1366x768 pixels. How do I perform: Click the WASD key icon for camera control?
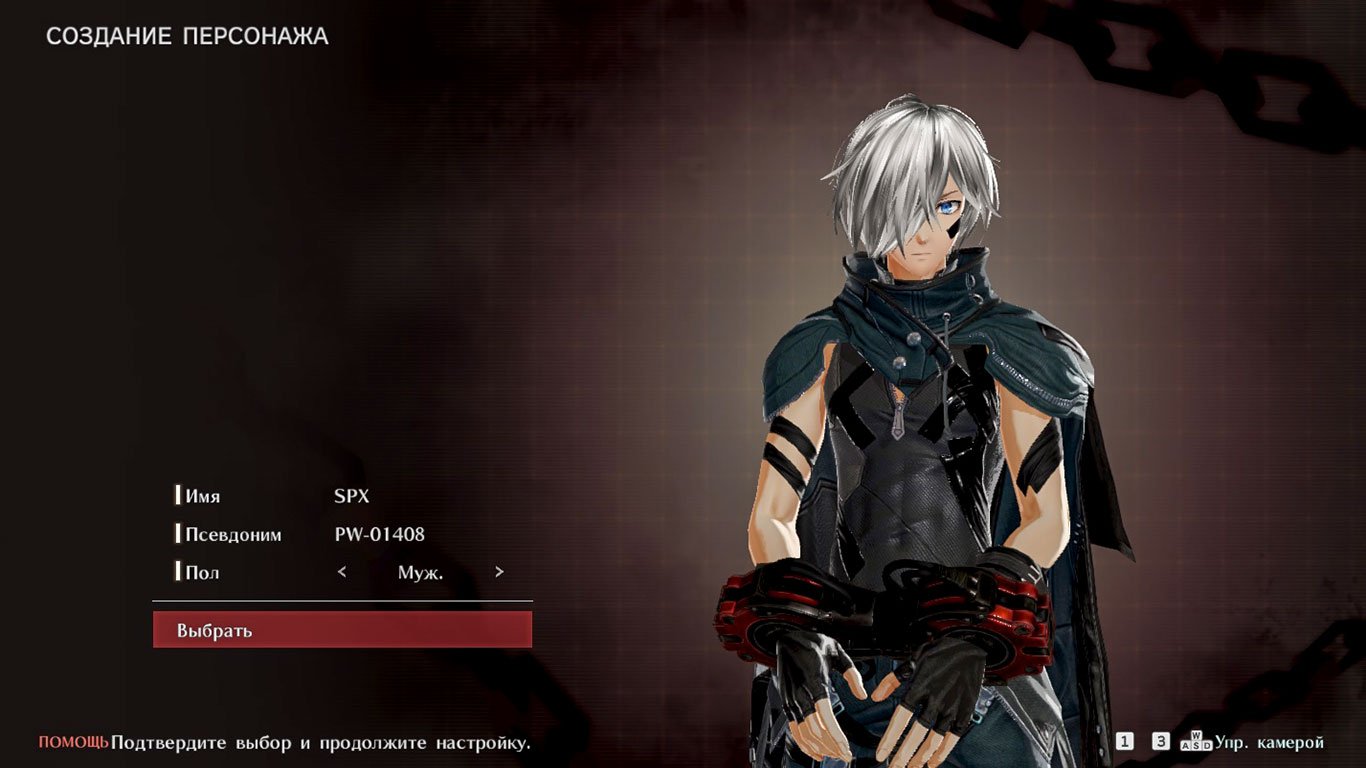tap(1197, 742)
